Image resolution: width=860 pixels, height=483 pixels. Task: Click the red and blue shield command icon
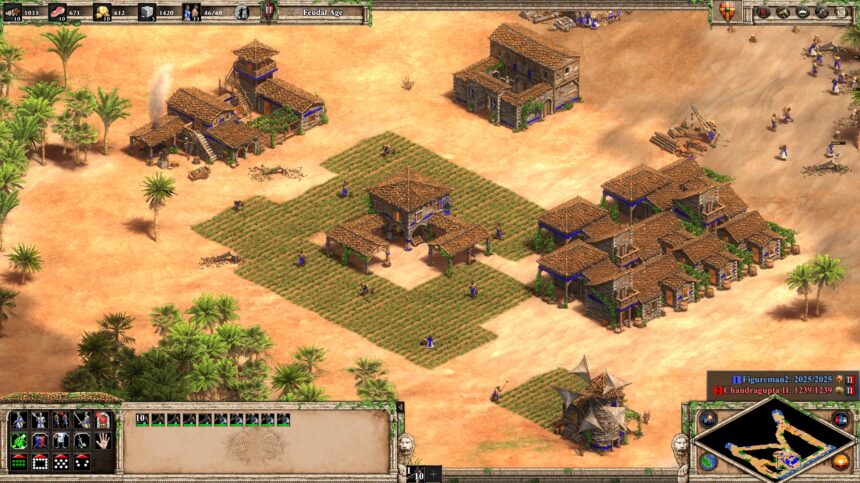pyautogui.click(x=39, y=441)
